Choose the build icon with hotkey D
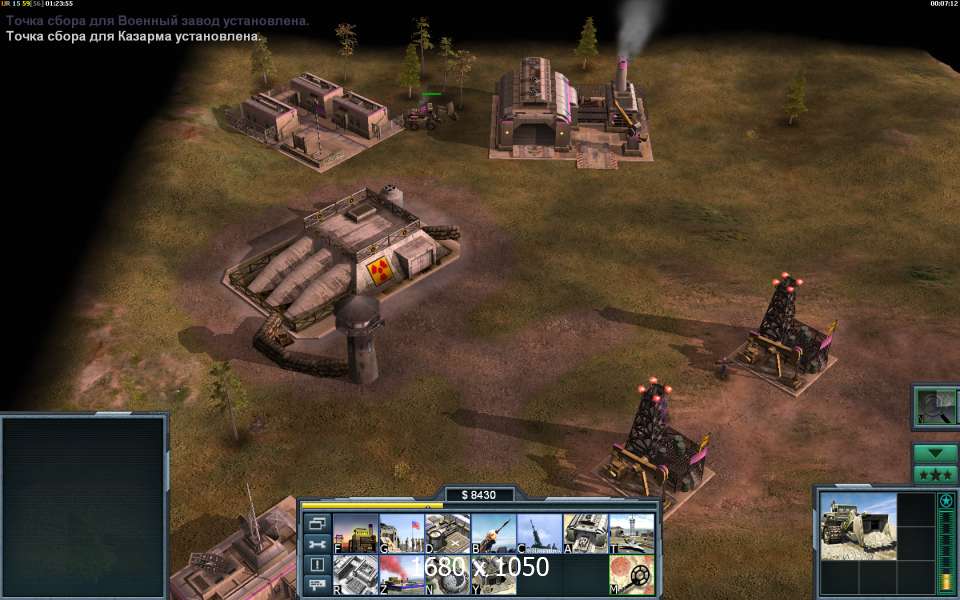The width and height of the screenshot is (960, 600). 447,534
